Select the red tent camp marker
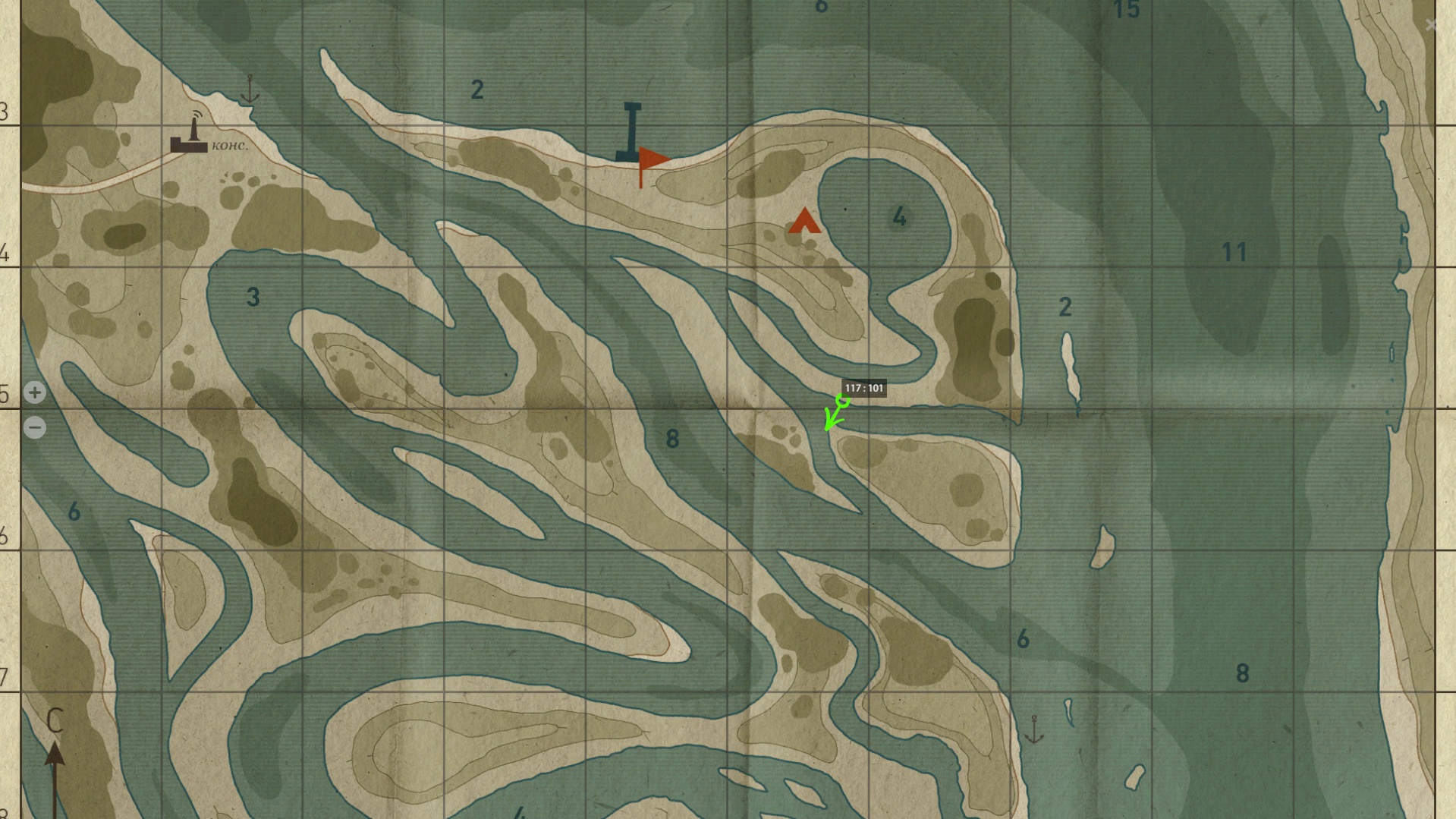Image resolution: width=1456 pixels, height=819 pixels. tap(804, 221)
